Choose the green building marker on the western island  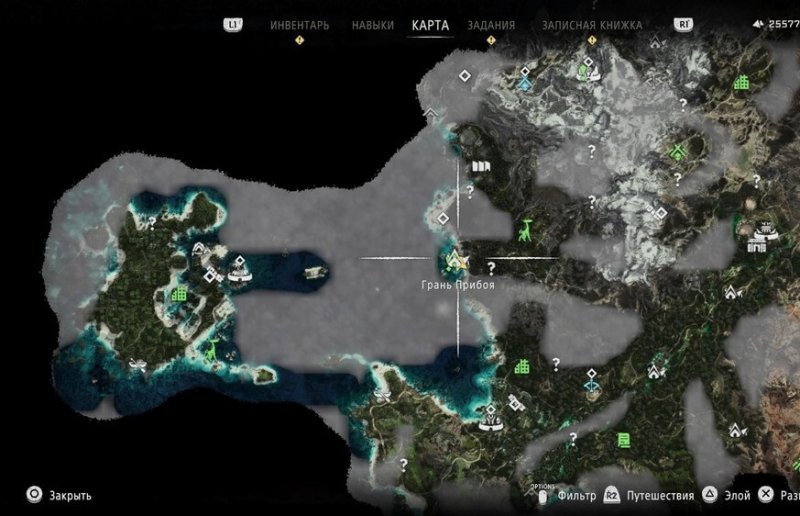180,294
